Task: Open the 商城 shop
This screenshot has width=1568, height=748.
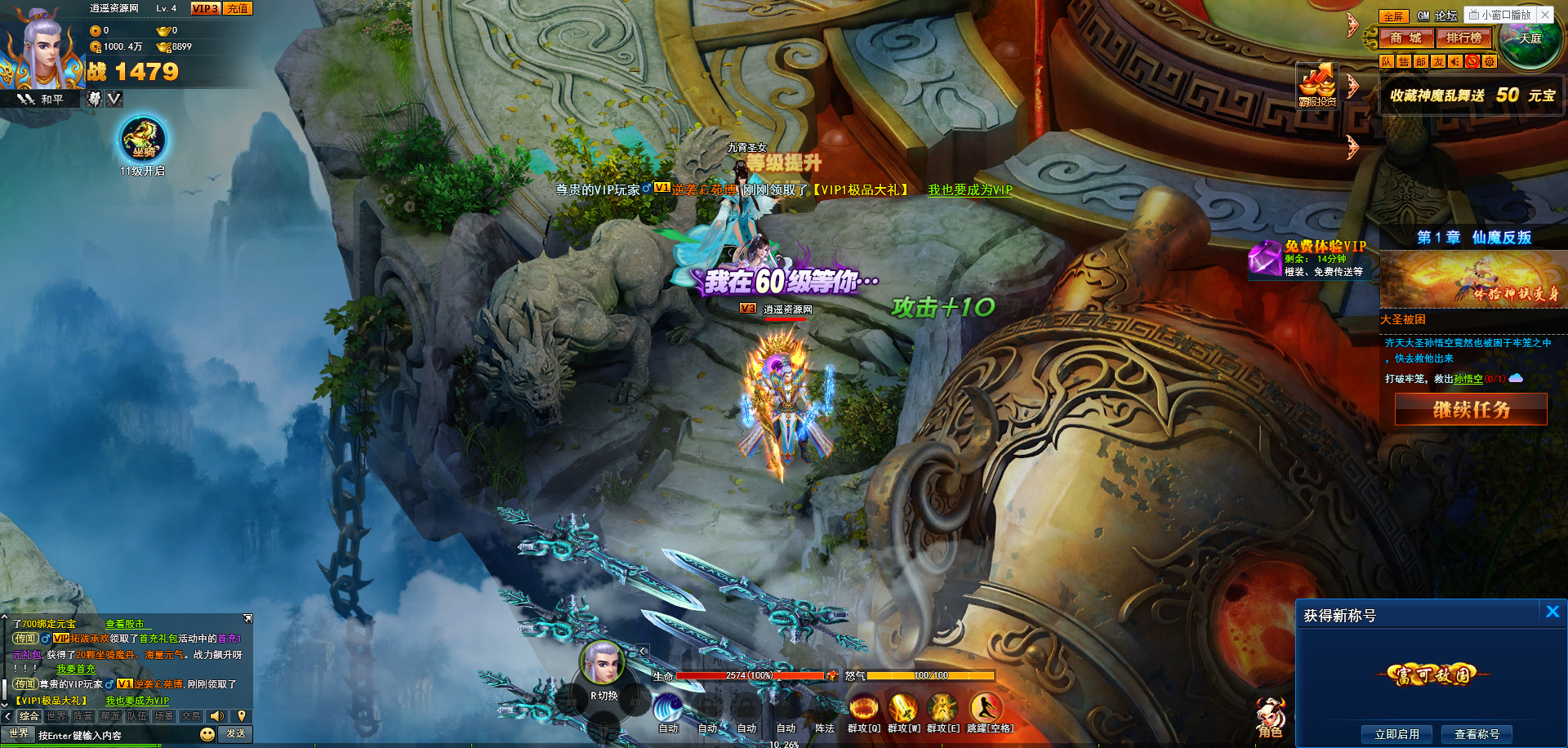Action: tap(1405, 38)
